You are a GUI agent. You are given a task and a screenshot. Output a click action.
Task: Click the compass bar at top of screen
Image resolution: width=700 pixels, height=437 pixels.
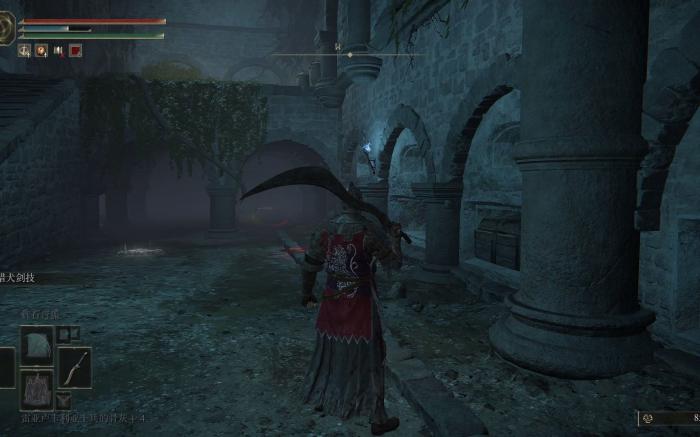[x=338, y=54]
